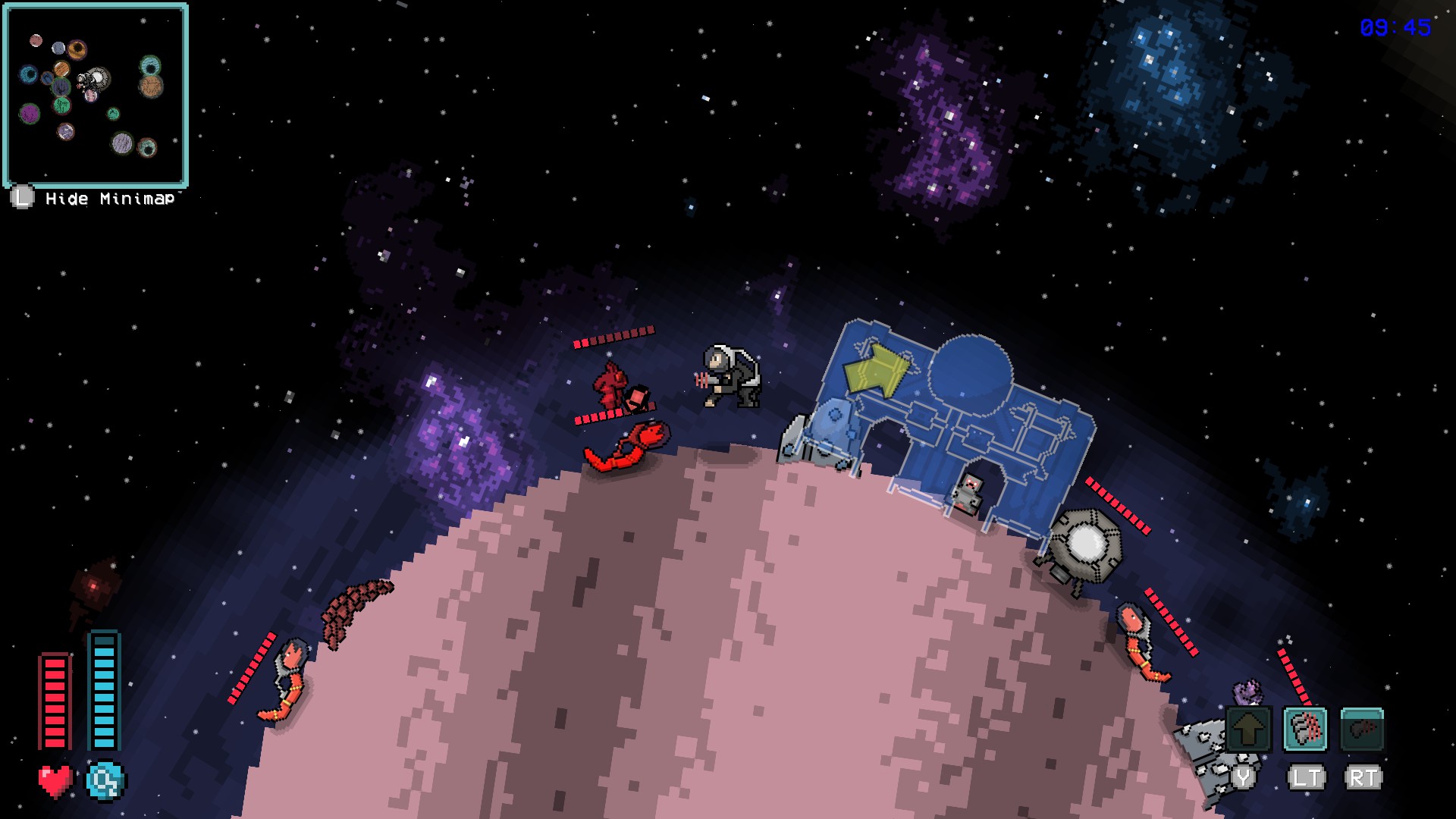Activate the highlighted claw slash ability

point(1305,730)
